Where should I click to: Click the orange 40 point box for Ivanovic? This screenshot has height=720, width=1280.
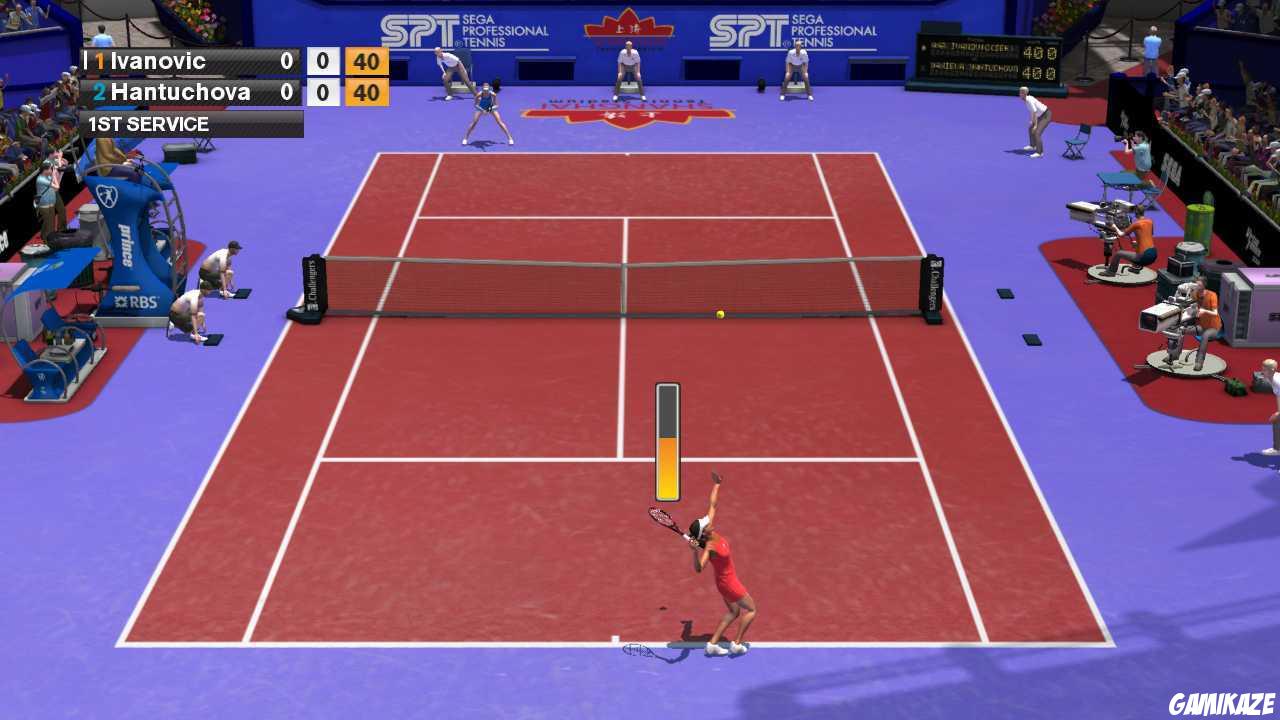(x=366, y=61)
